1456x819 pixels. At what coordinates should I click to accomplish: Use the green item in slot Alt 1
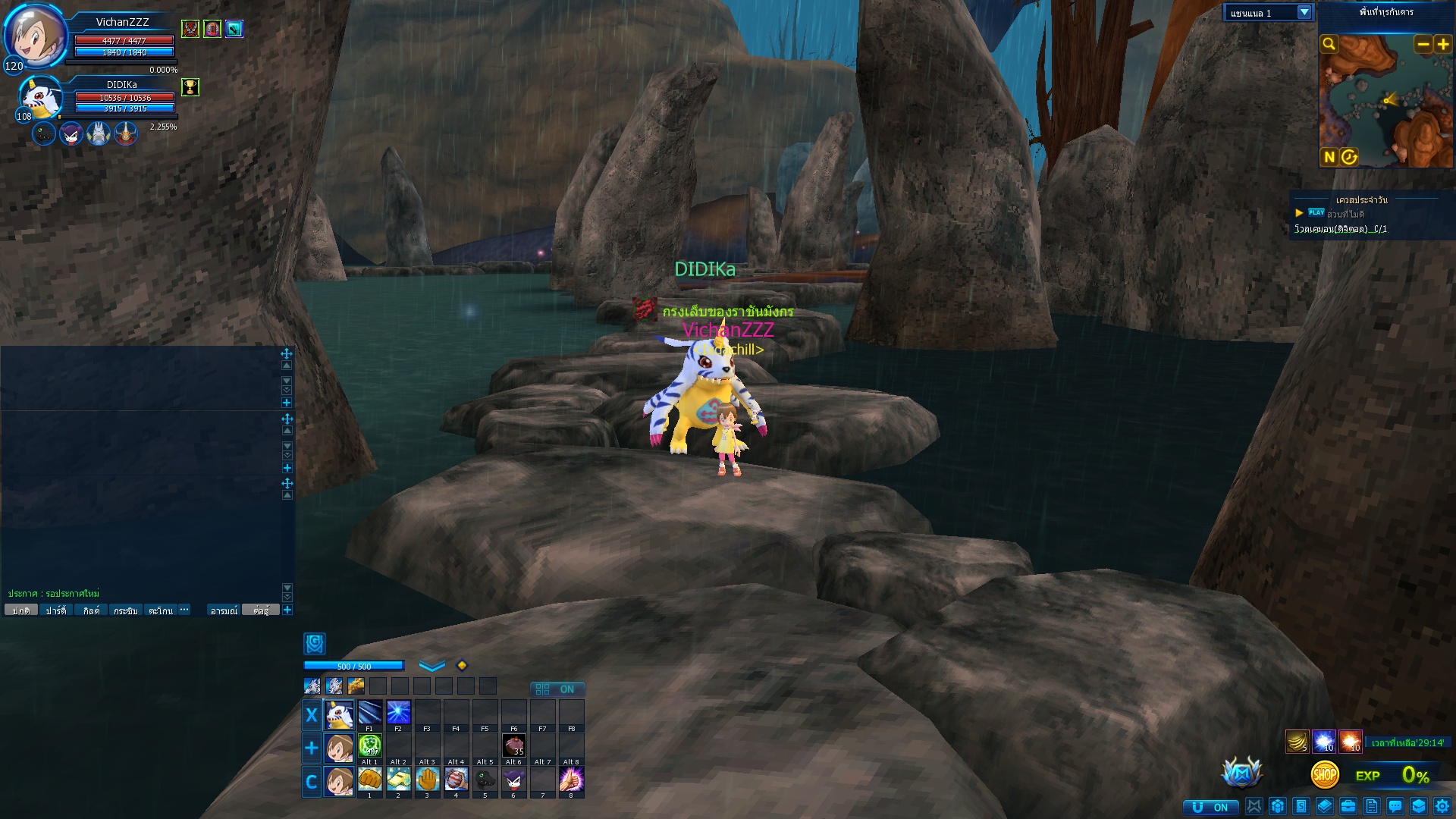pos(369,746)
